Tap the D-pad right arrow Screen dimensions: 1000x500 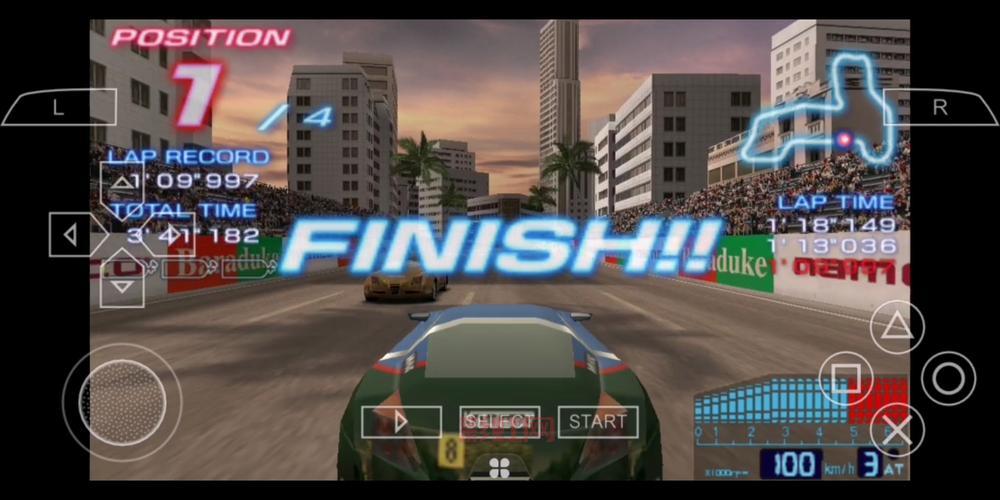pos(172,235)
